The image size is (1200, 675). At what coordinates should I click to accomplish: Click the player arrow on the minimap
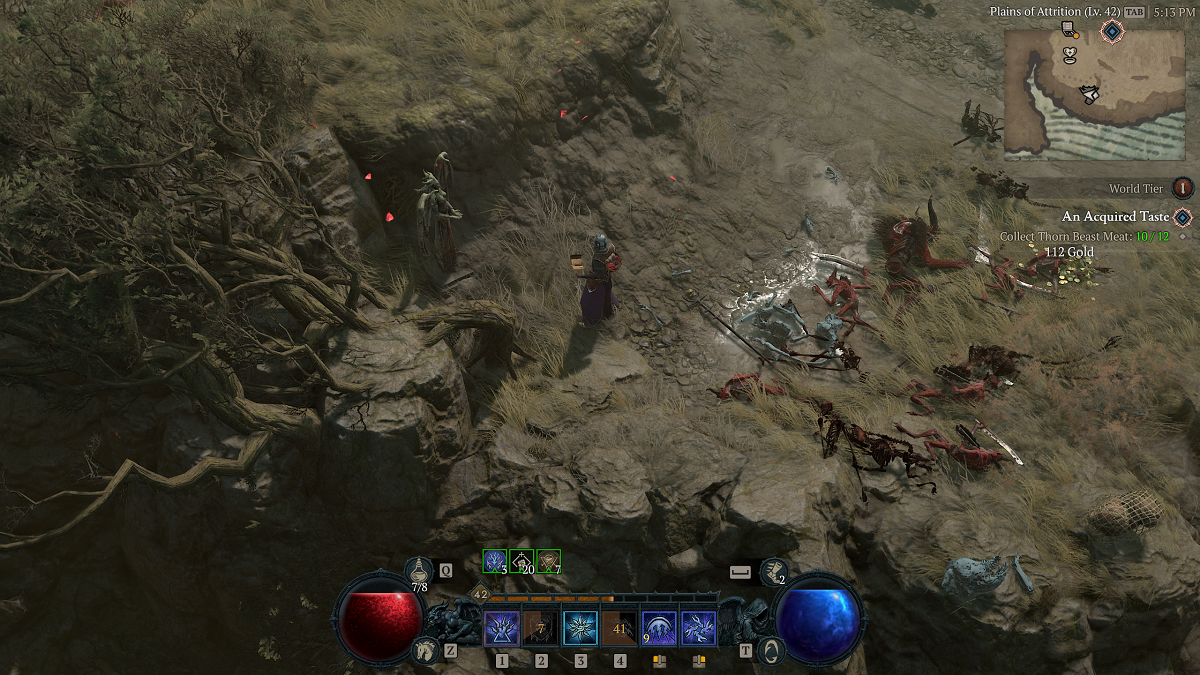(1090, 94)
